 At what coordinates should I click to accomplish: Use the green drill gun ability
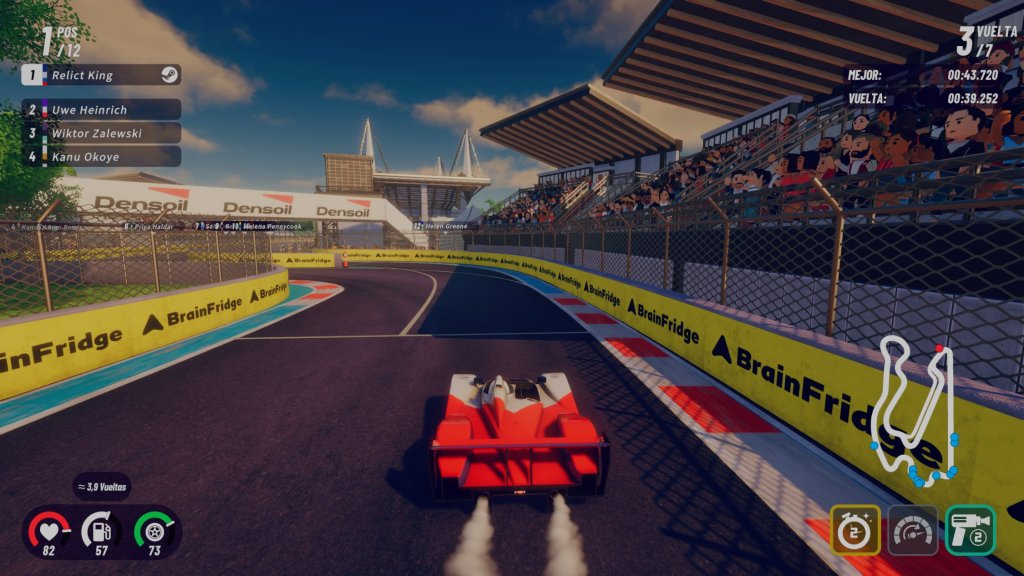coord(970,530)
